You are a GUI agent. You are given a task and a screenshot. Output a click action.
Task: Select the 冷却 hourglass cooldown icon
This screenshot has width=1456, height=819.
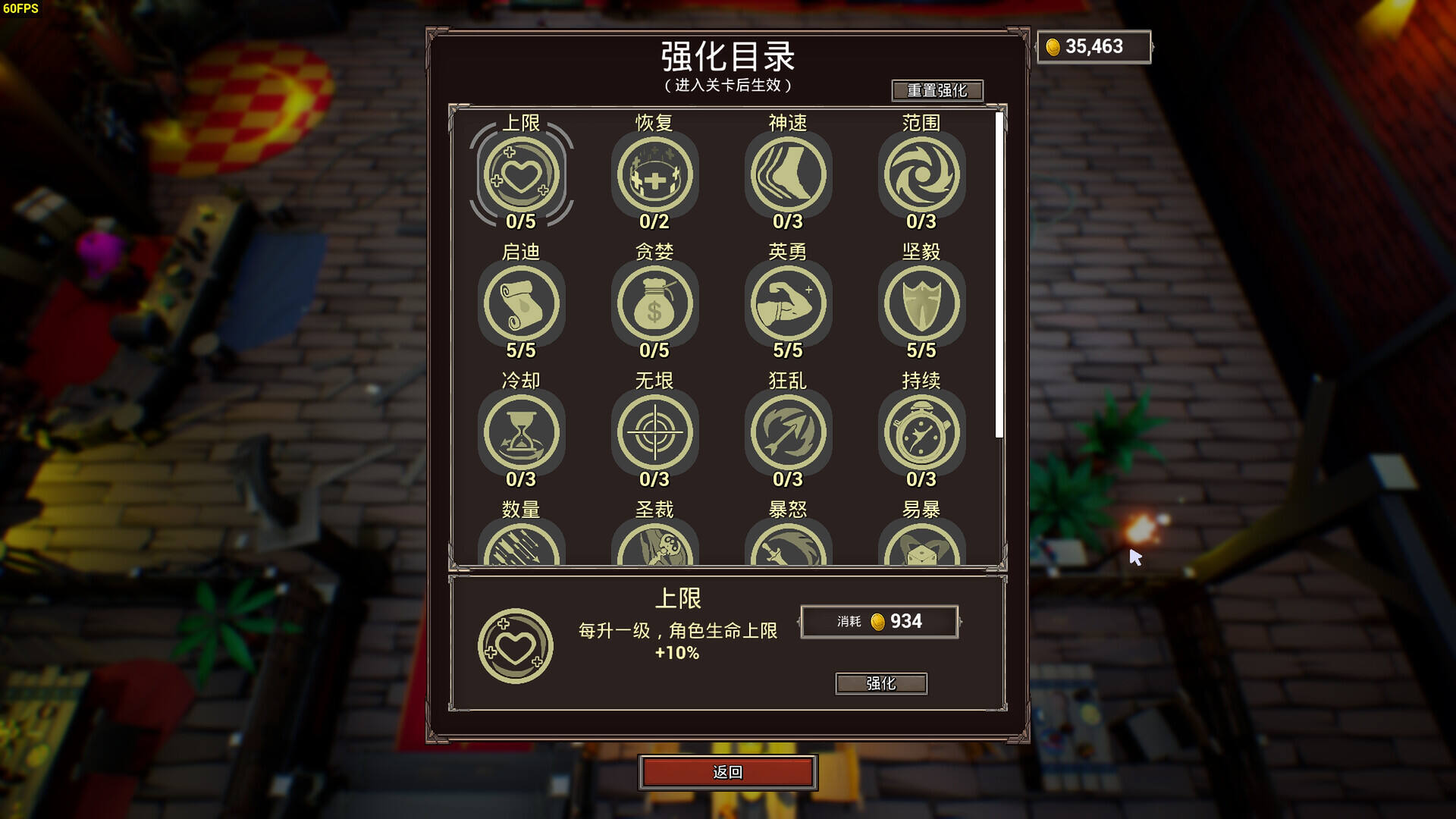click(x=522, y=431)
